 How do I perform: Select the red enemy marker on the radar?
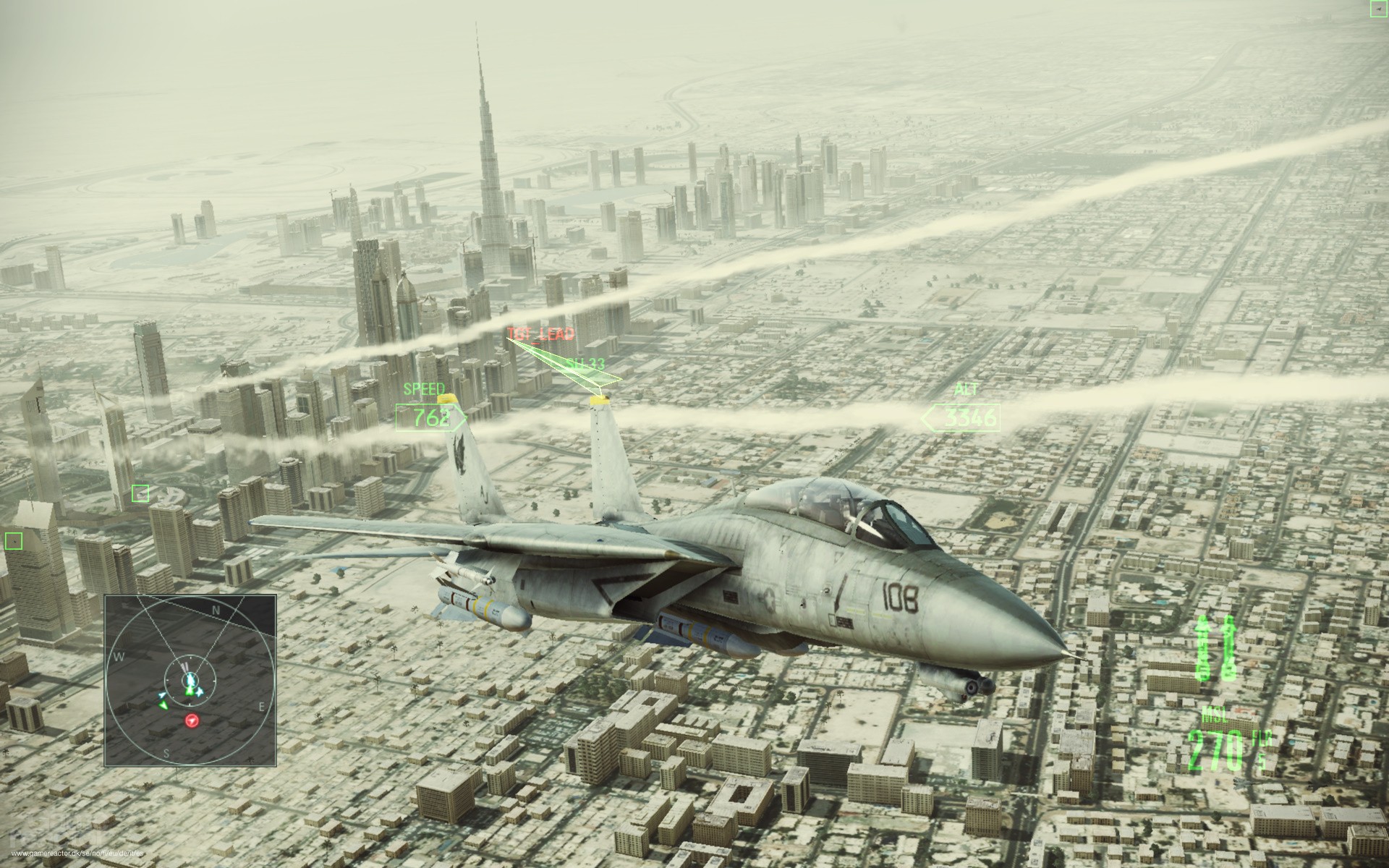point(192,721)
